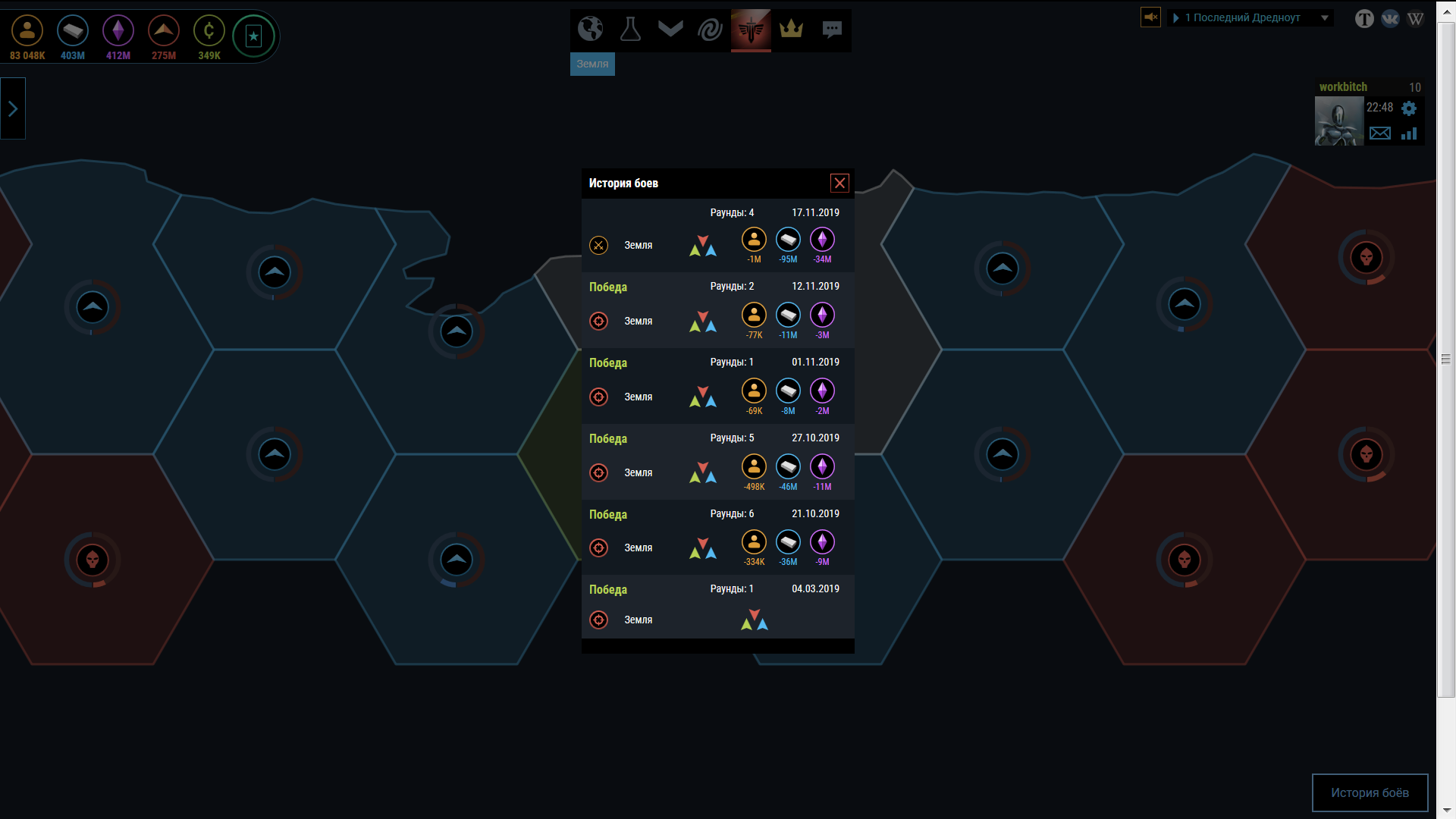Open the settings gear icon
1456x819 pixels.
point(1409,108)
